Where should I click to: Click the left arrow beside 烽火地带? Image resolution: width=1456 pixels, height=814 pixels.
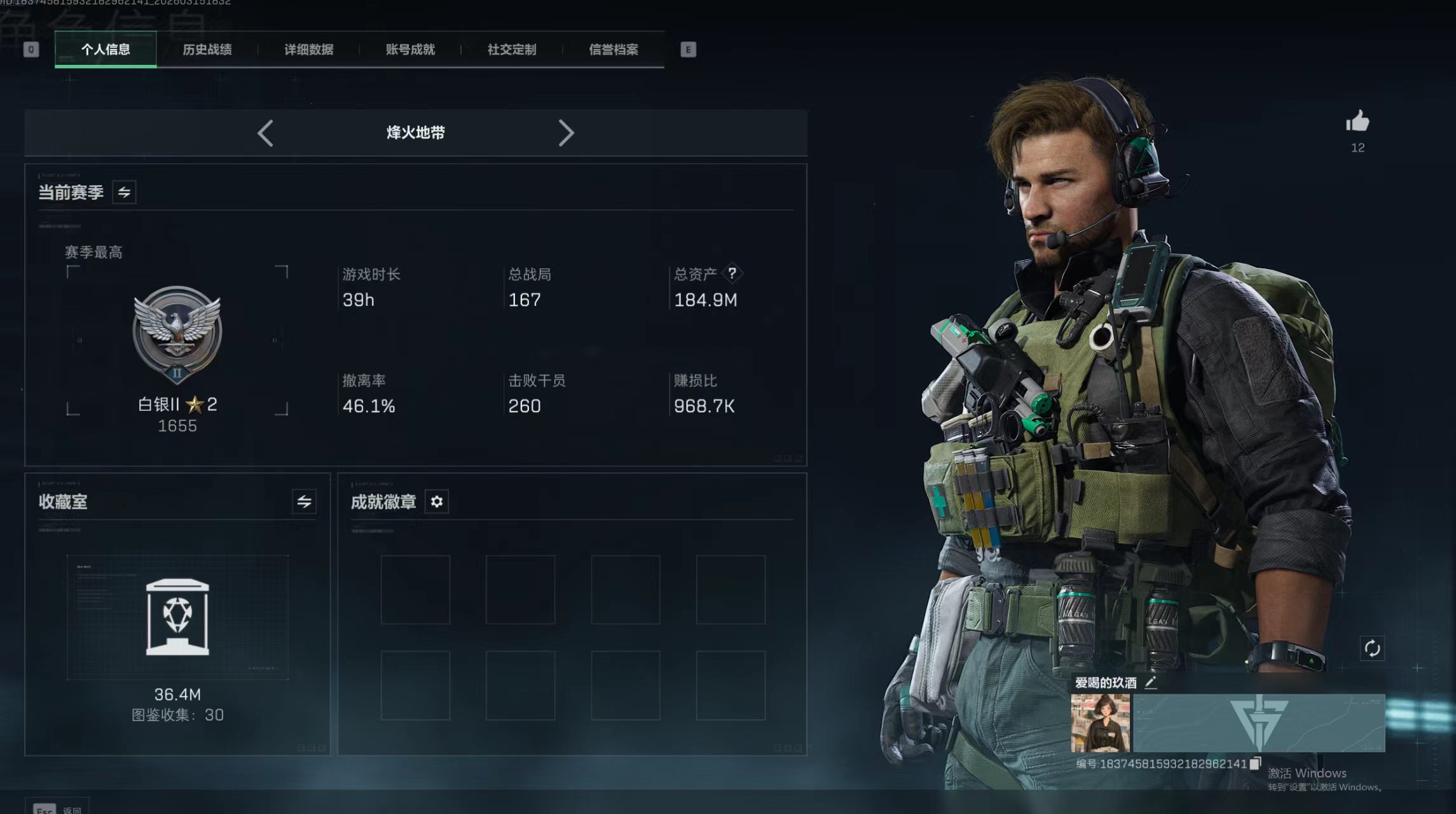point(265,134)
